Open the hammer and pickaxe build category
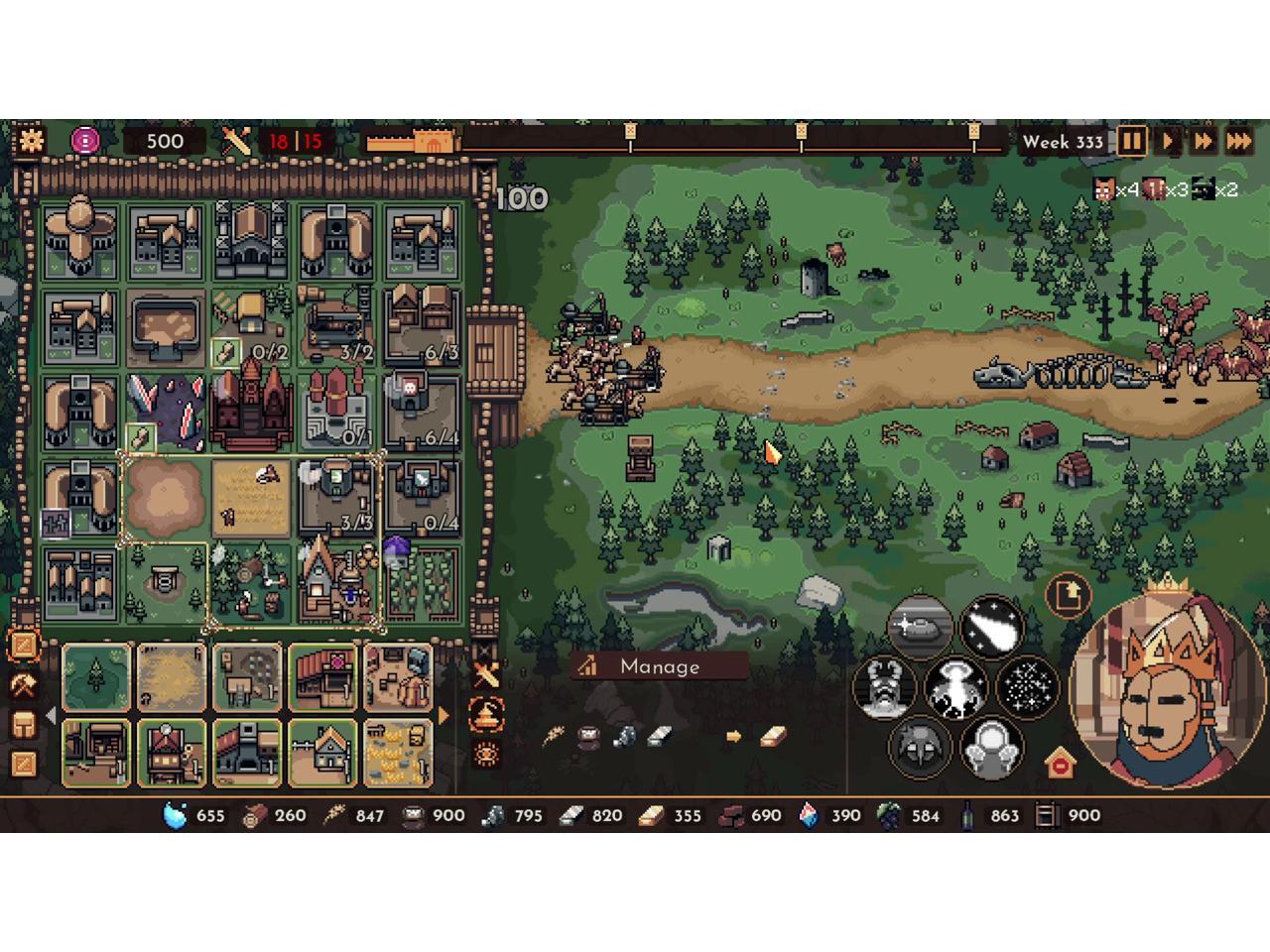 (x=23, y=684)
